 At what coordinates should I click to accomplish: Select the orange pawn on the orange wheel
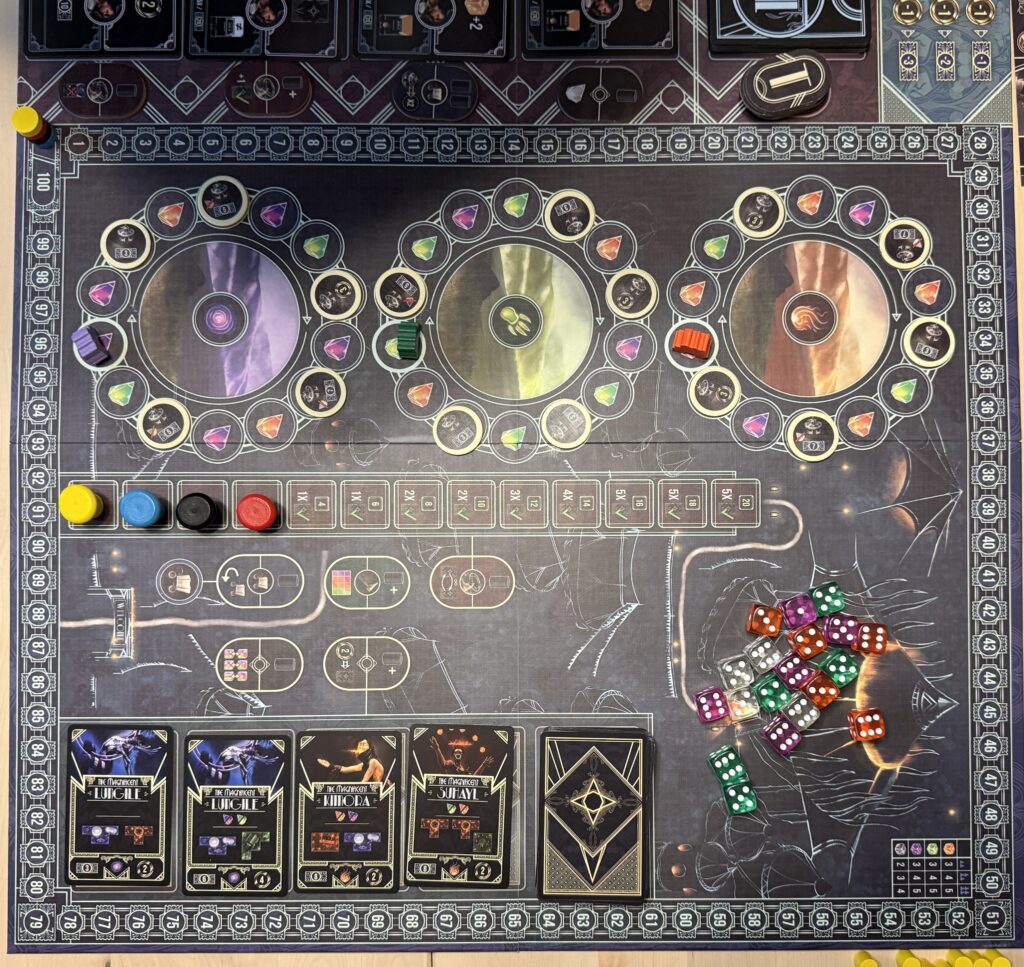click(x=691, y=342)
